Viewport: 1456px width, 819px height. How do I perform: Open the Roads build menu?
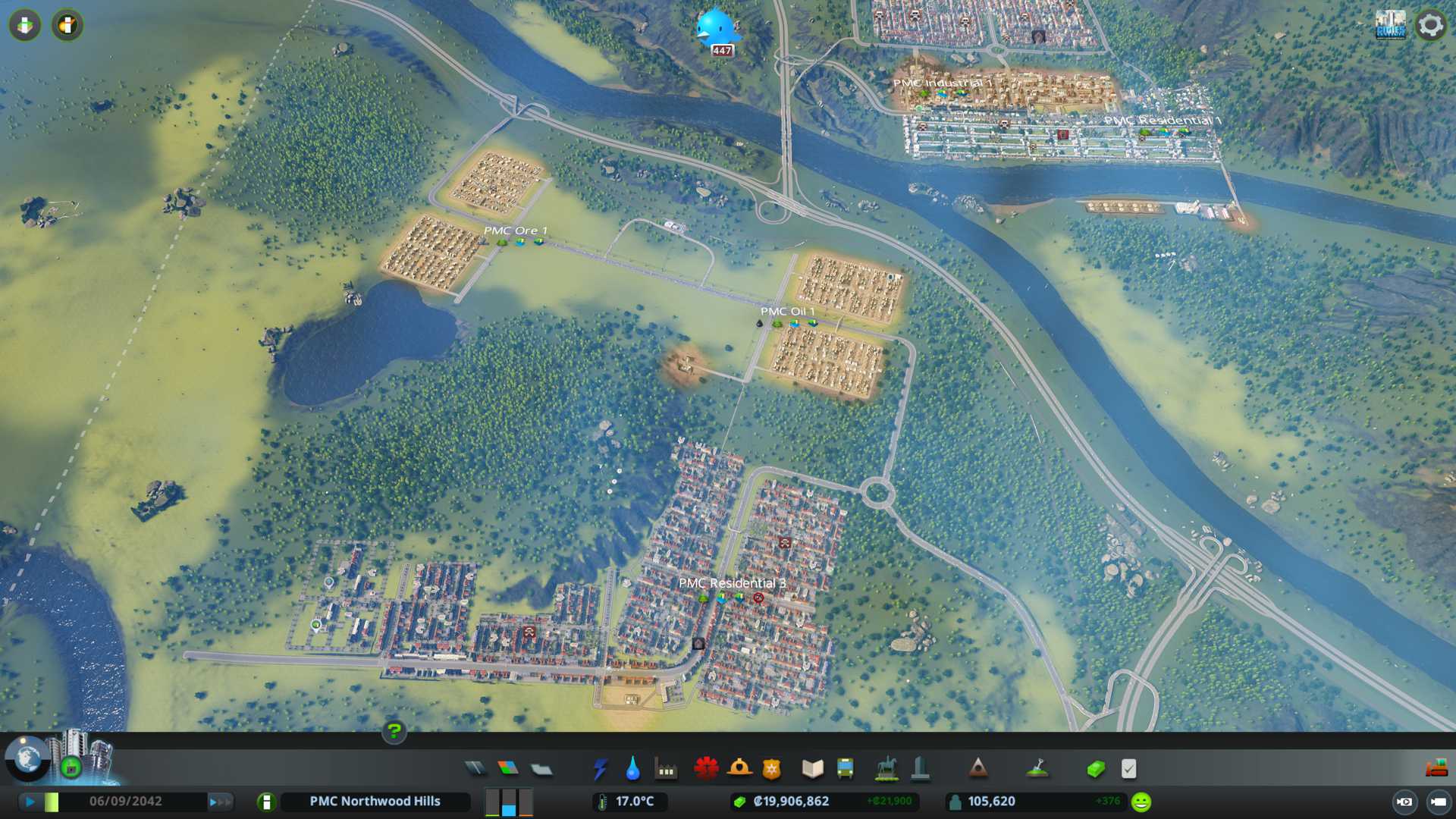coord(475,769)
